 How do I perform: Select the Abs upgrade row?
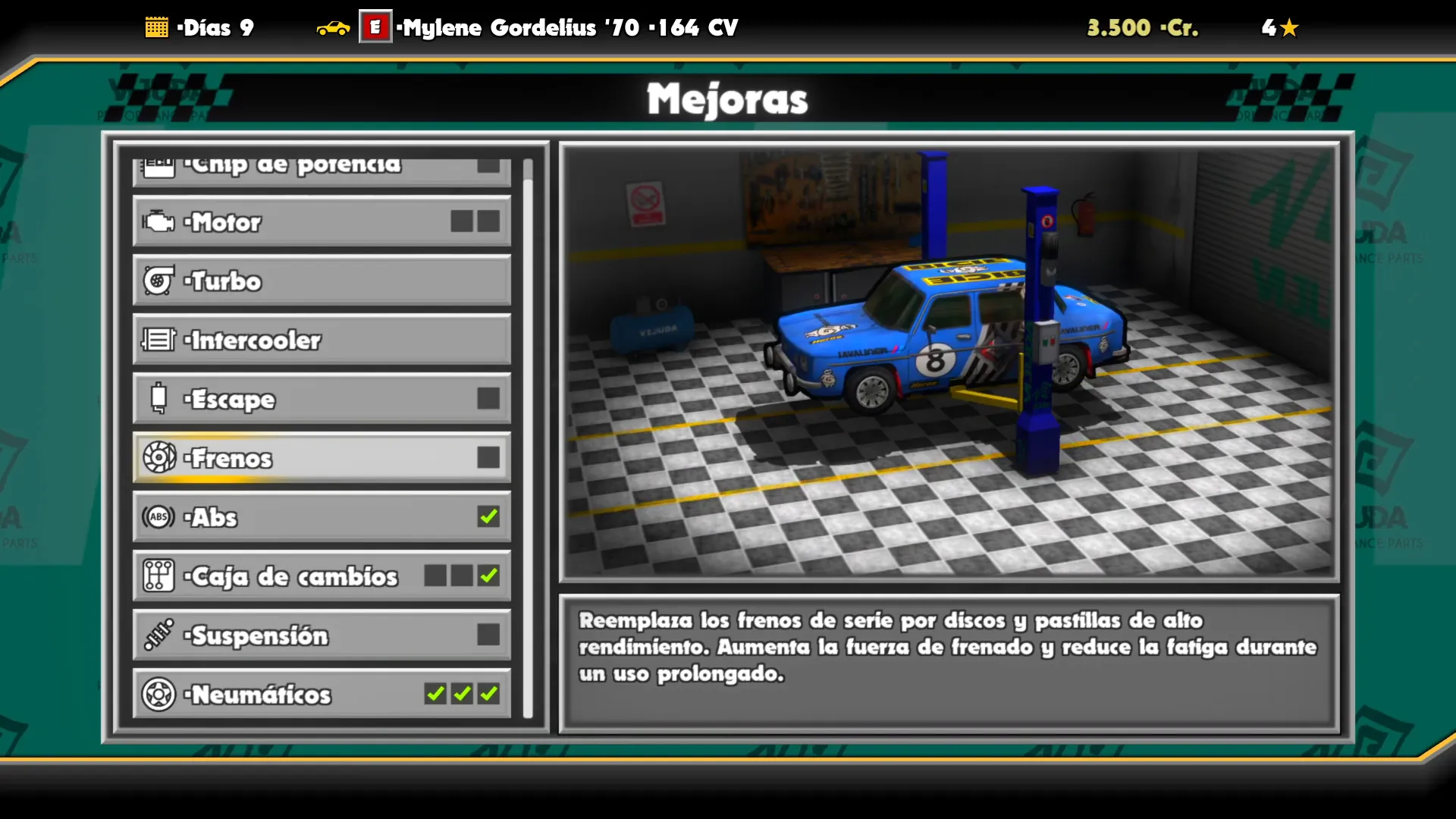tap(322, 517)
